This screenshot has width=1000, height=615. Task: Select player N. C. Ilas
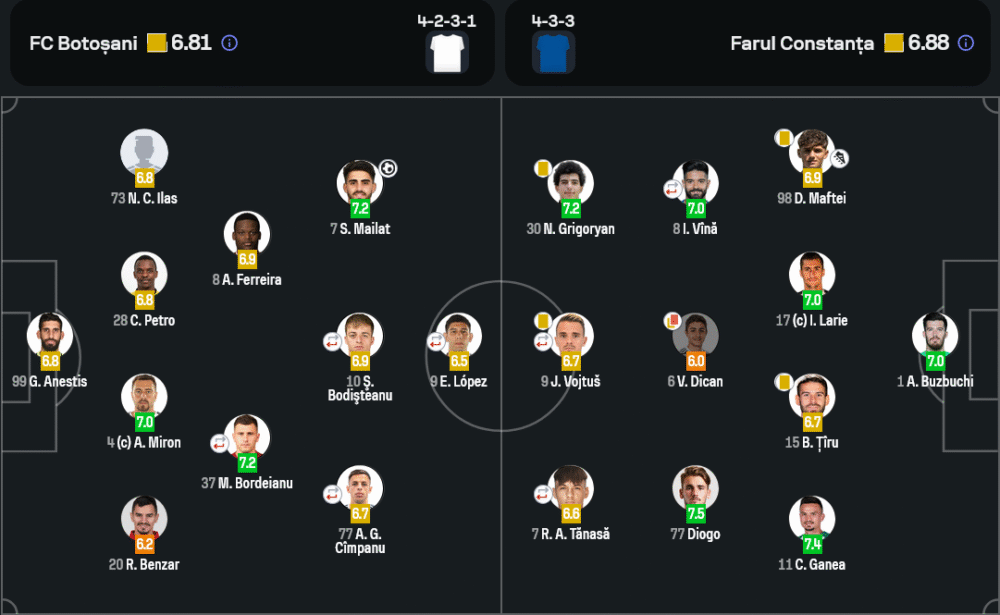coord(145,154)
